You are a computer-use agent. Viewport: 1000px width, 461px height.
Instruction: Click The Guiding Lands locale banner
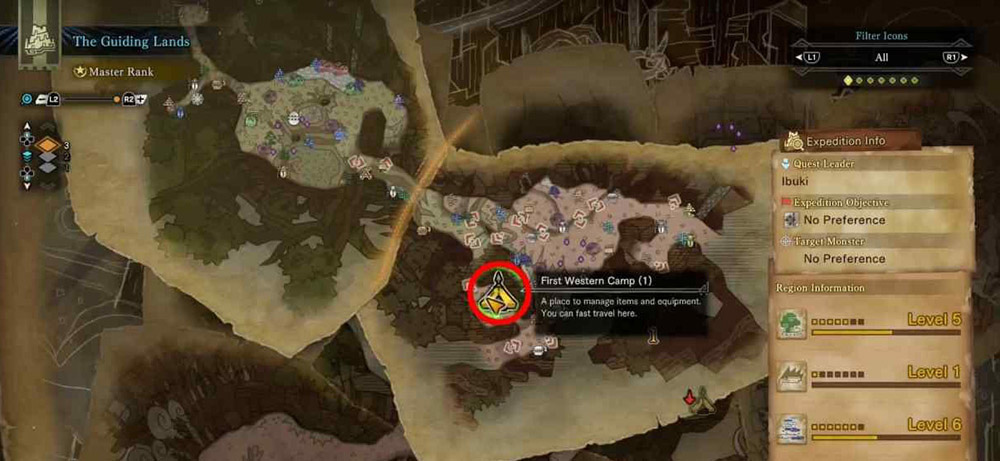[x=123, y=42]
